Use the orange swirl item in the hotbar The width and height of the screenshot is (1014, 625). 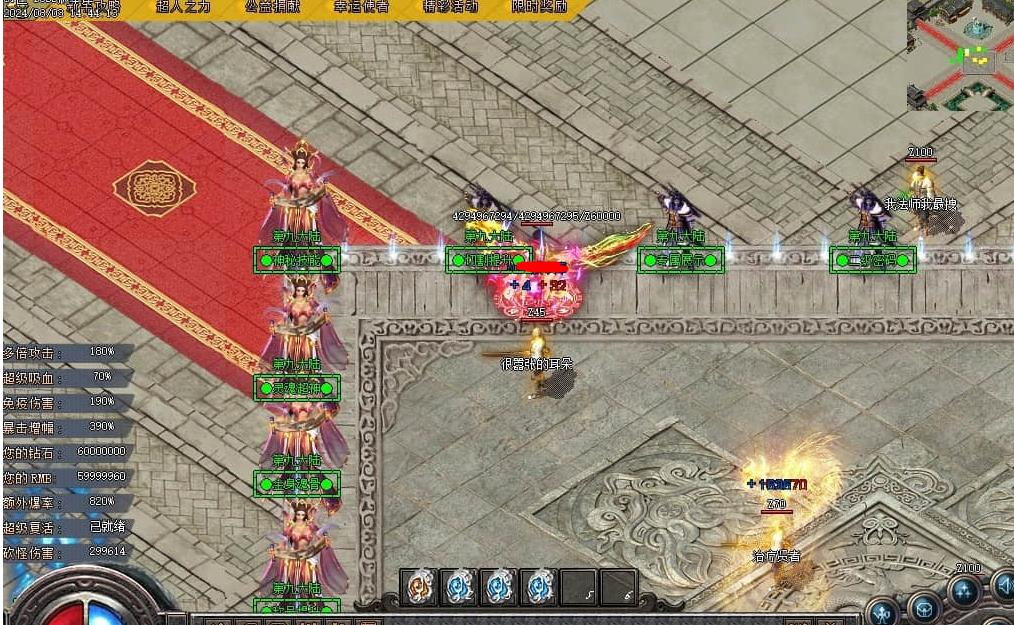419,587
